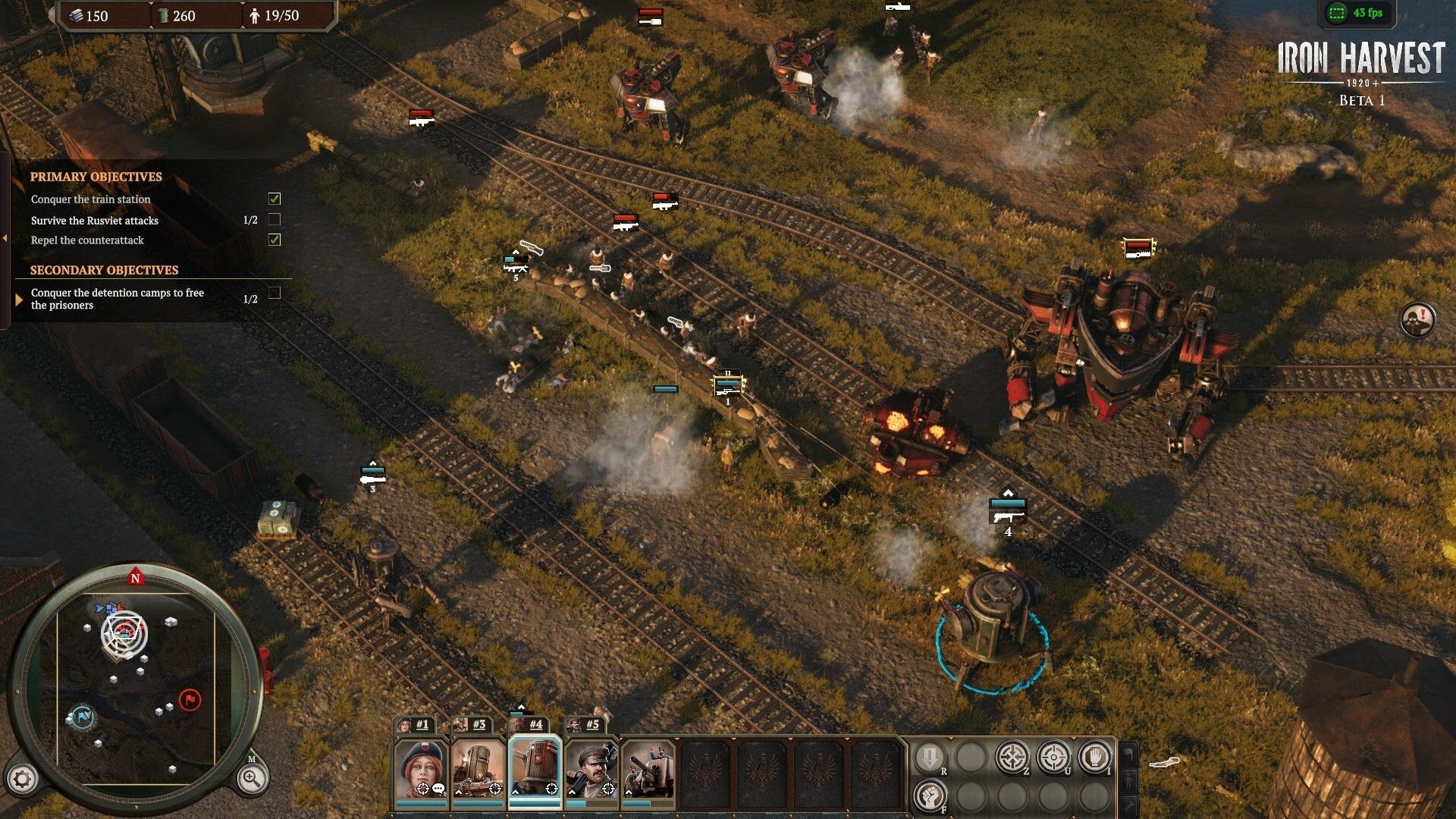Click the blue flag marker on minimap
Screen dimensions: 1456x819
82,715
